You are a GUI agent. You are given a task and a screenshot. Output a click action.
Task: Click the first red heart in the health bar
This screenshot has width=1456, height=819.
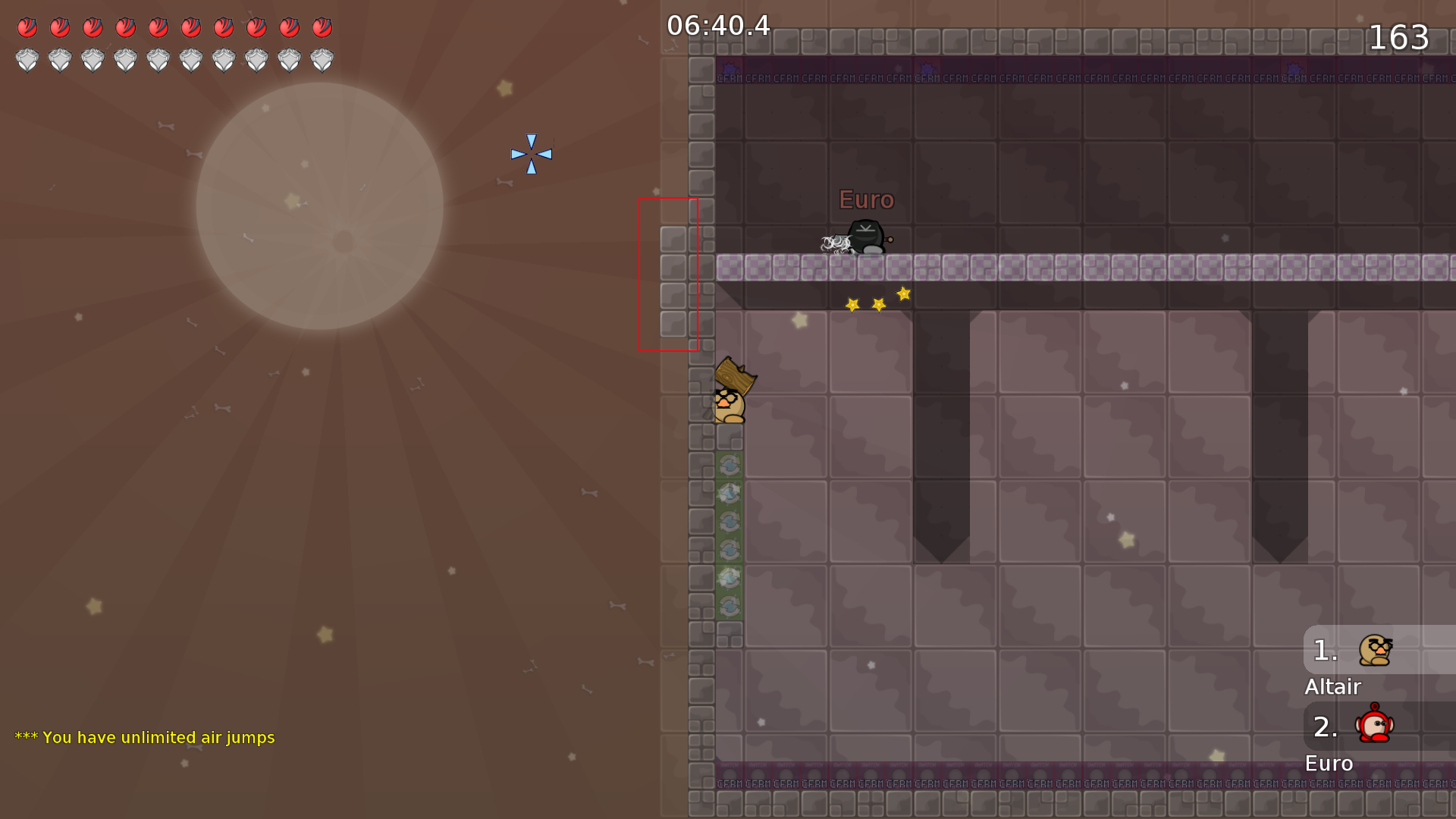tap(28, 26)
